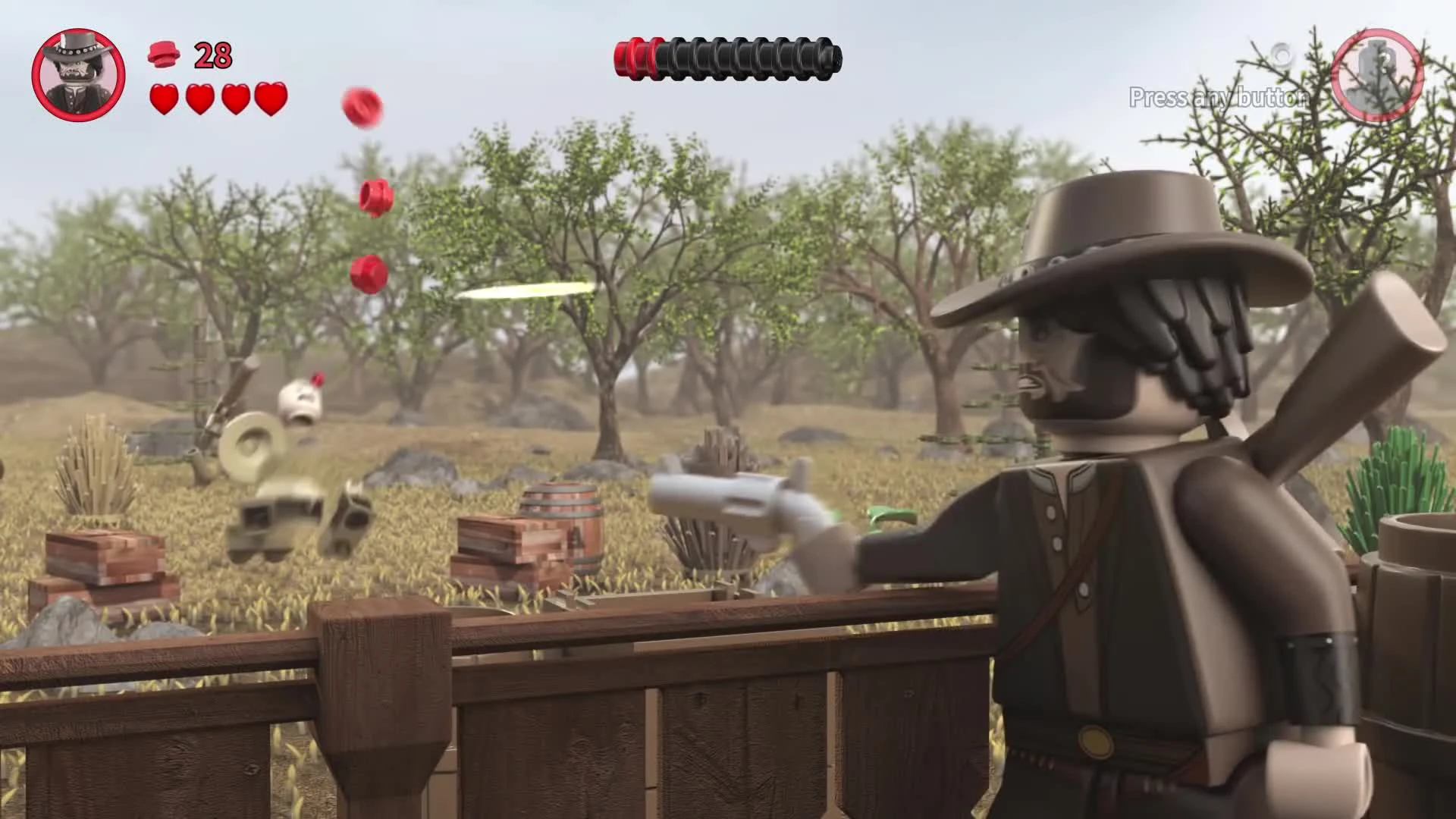The height and width of the screenshot is (819, 1456).
Task: Select the stud count reading 28
Action: pyautogui.click(x=210, y=55)
